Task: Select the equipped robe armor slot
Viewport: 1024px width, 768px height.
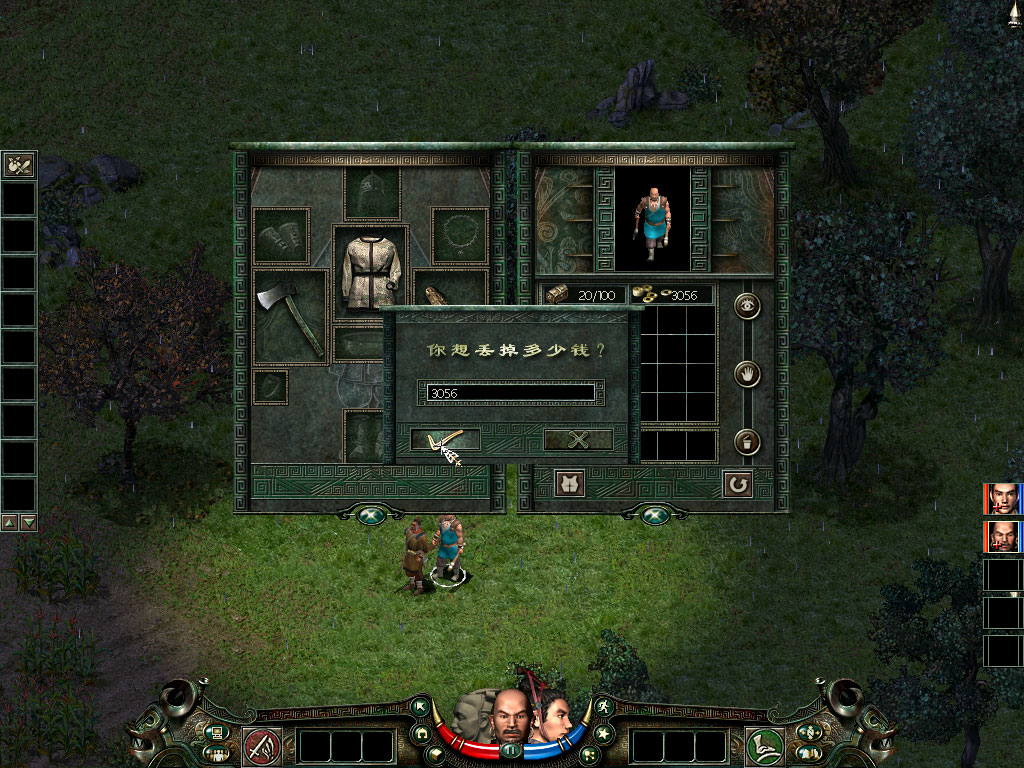Action: (371, 272)
